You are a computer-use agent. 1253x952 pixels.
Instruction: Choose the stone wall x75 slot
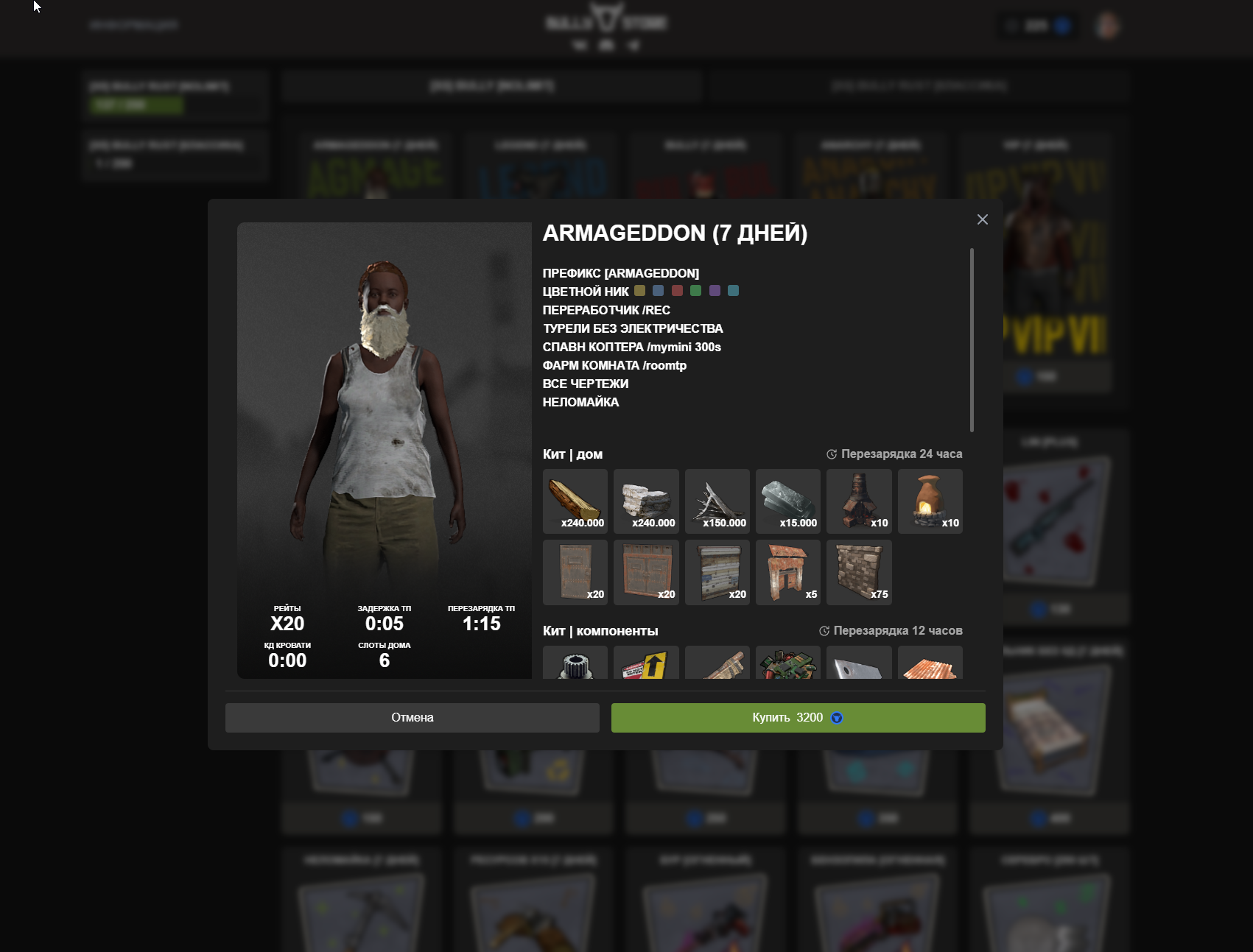(859, 572)
